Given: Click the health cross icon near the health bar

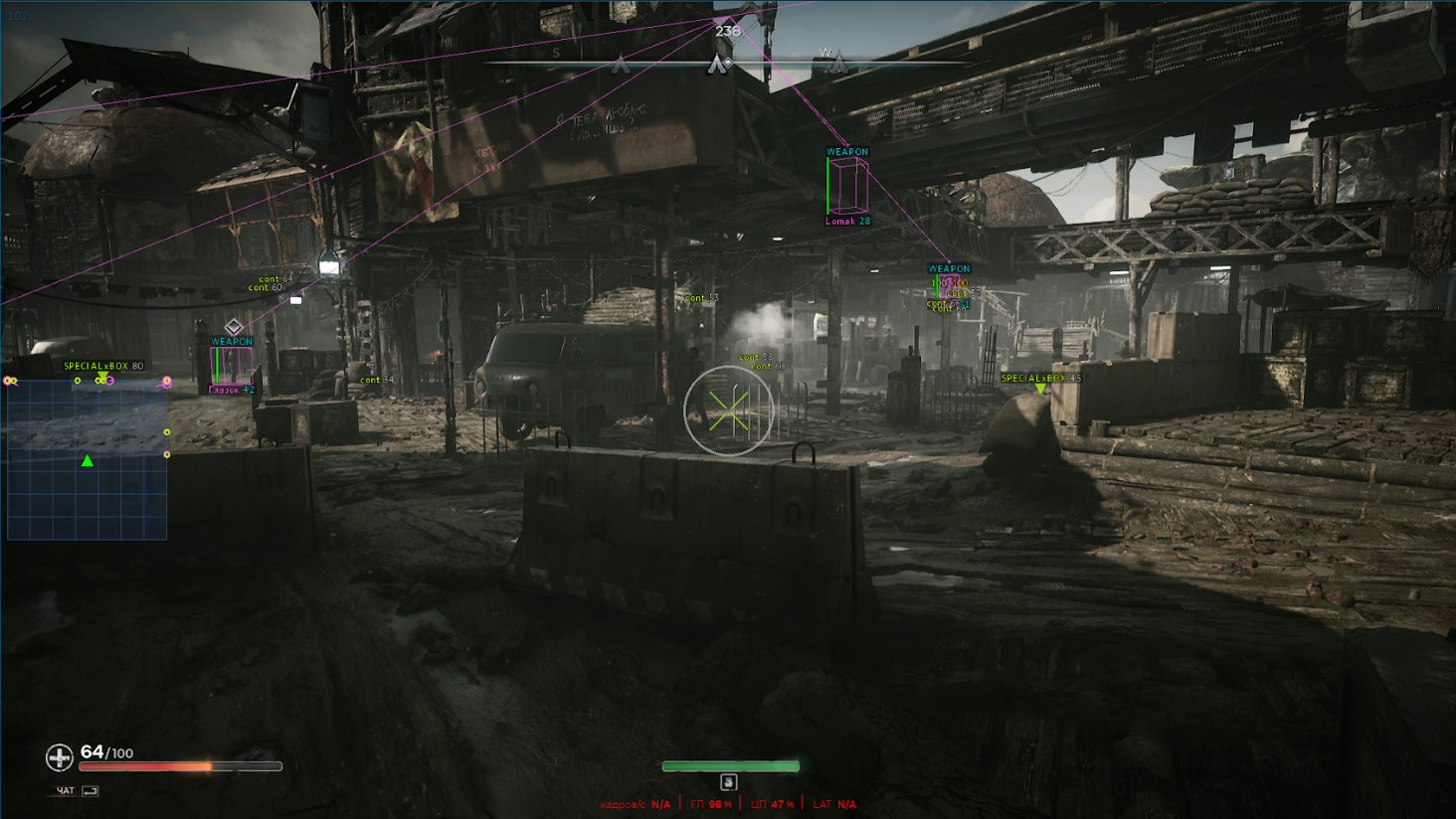Looking at the screenshot, I should tap(59, 756).
